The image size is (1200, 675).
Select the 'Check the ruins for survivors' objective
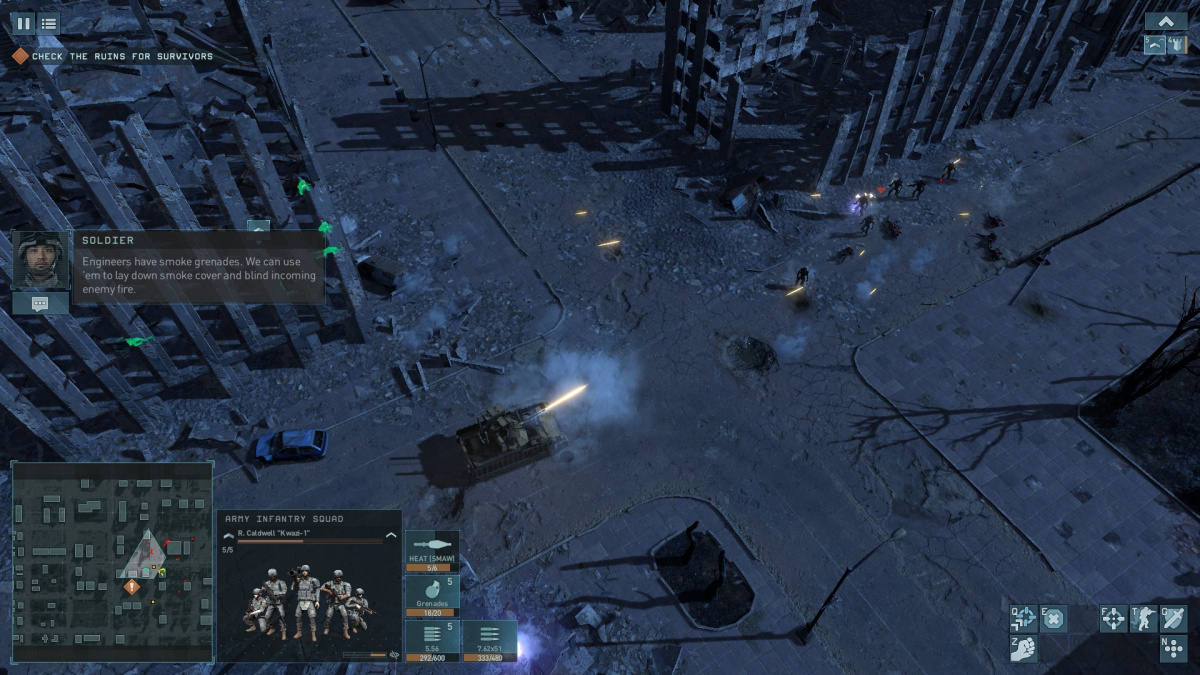(122, 57)
